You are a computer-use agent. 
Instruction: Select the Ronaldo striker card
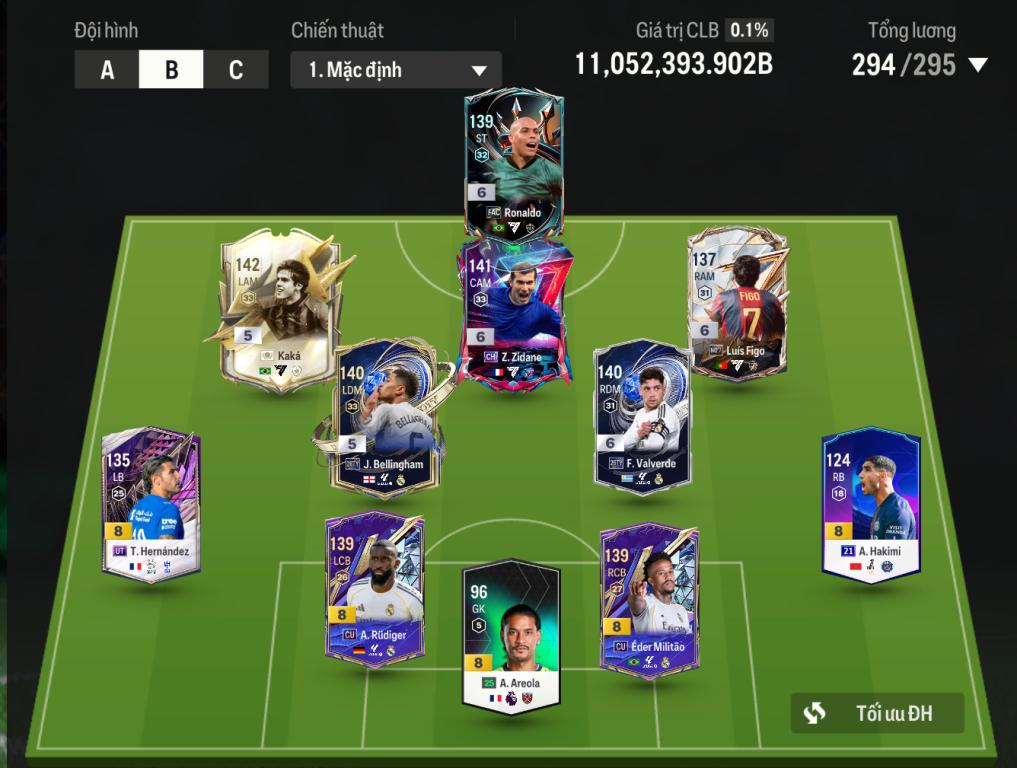[514, 165]
